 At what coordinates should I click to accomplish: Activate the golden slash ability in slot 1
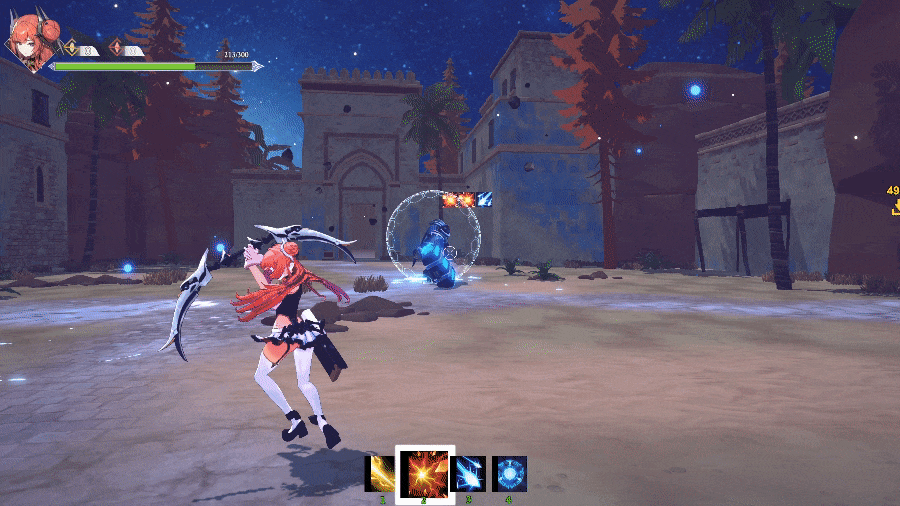click(x=380, y=473)
